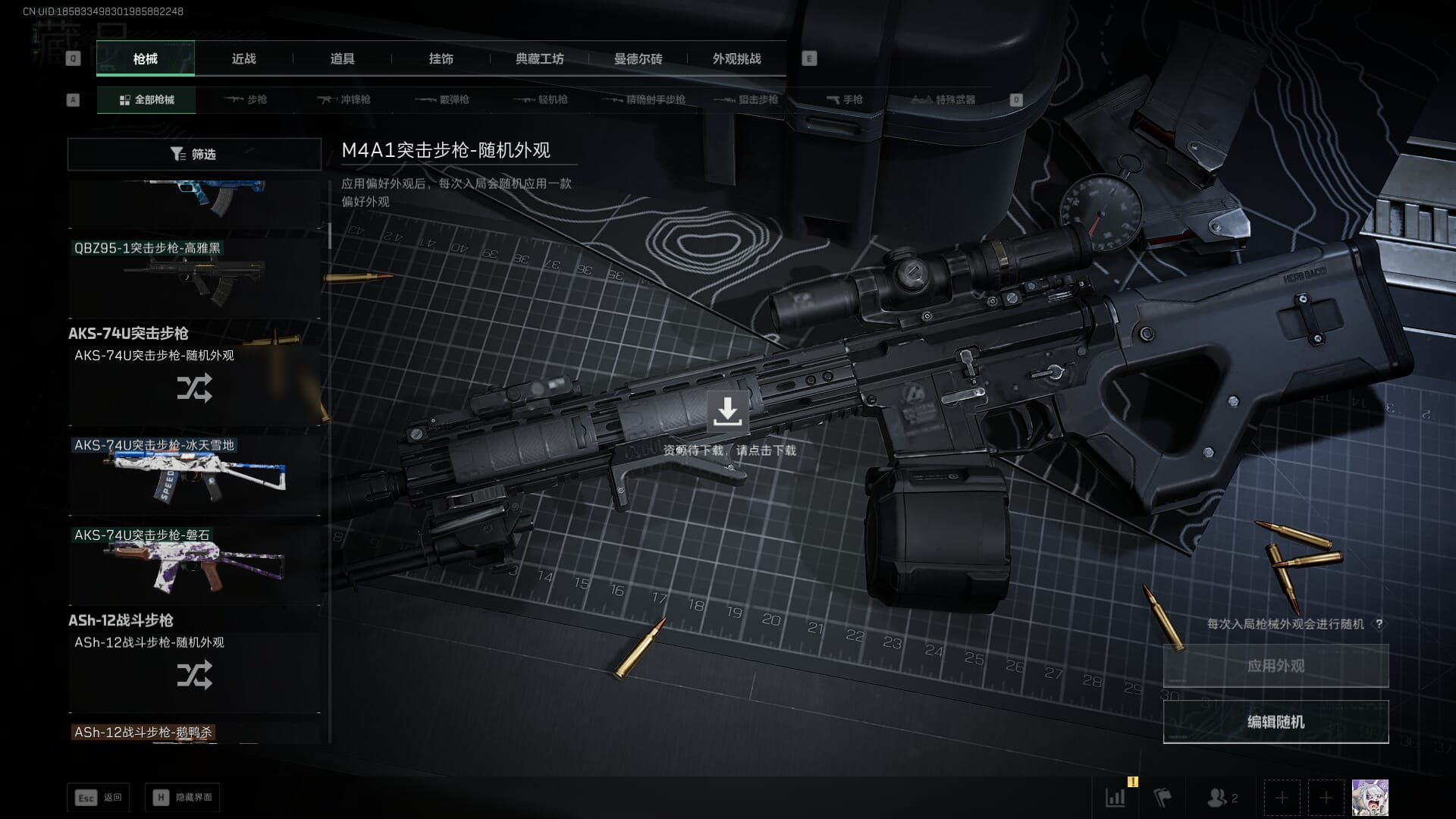The height and width of the screenshot is (819, 1456).
Task: Apply the skin with 应用外观
Action: pos(1276,666)
